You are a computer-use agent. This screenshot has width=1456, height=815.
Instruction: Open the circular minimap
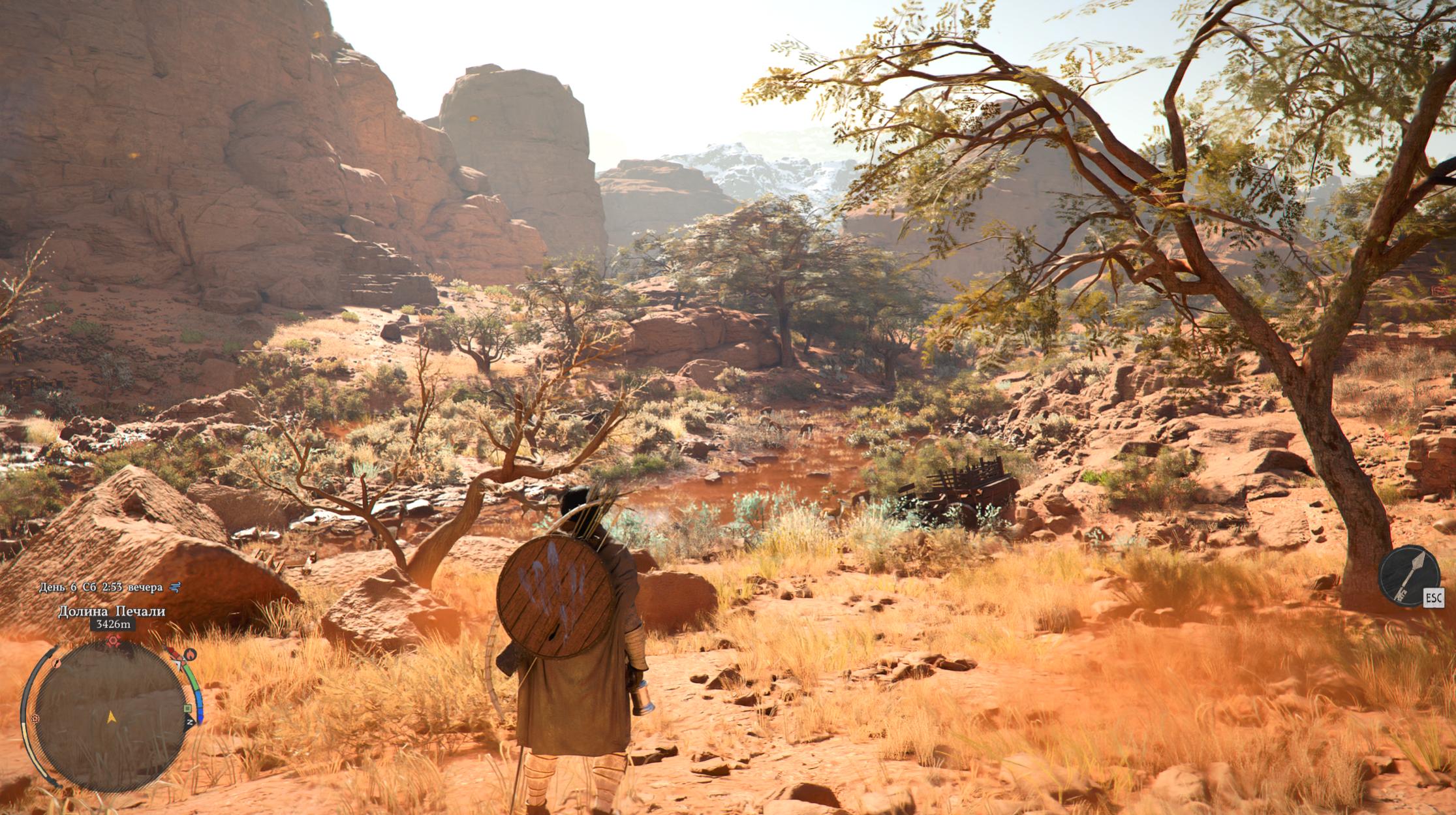pyautogui.click(x=110, y=716)
